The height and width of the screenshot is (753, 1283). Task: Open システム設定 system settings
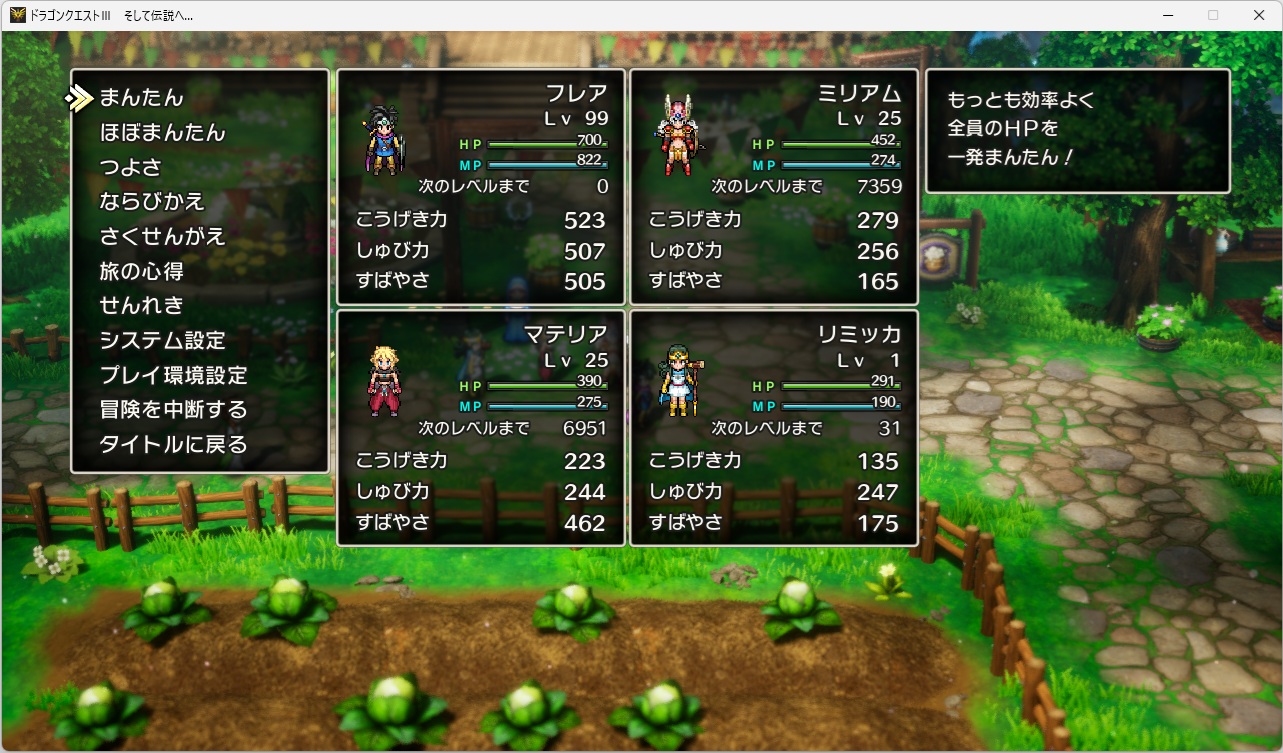click(x=162, y=341)
